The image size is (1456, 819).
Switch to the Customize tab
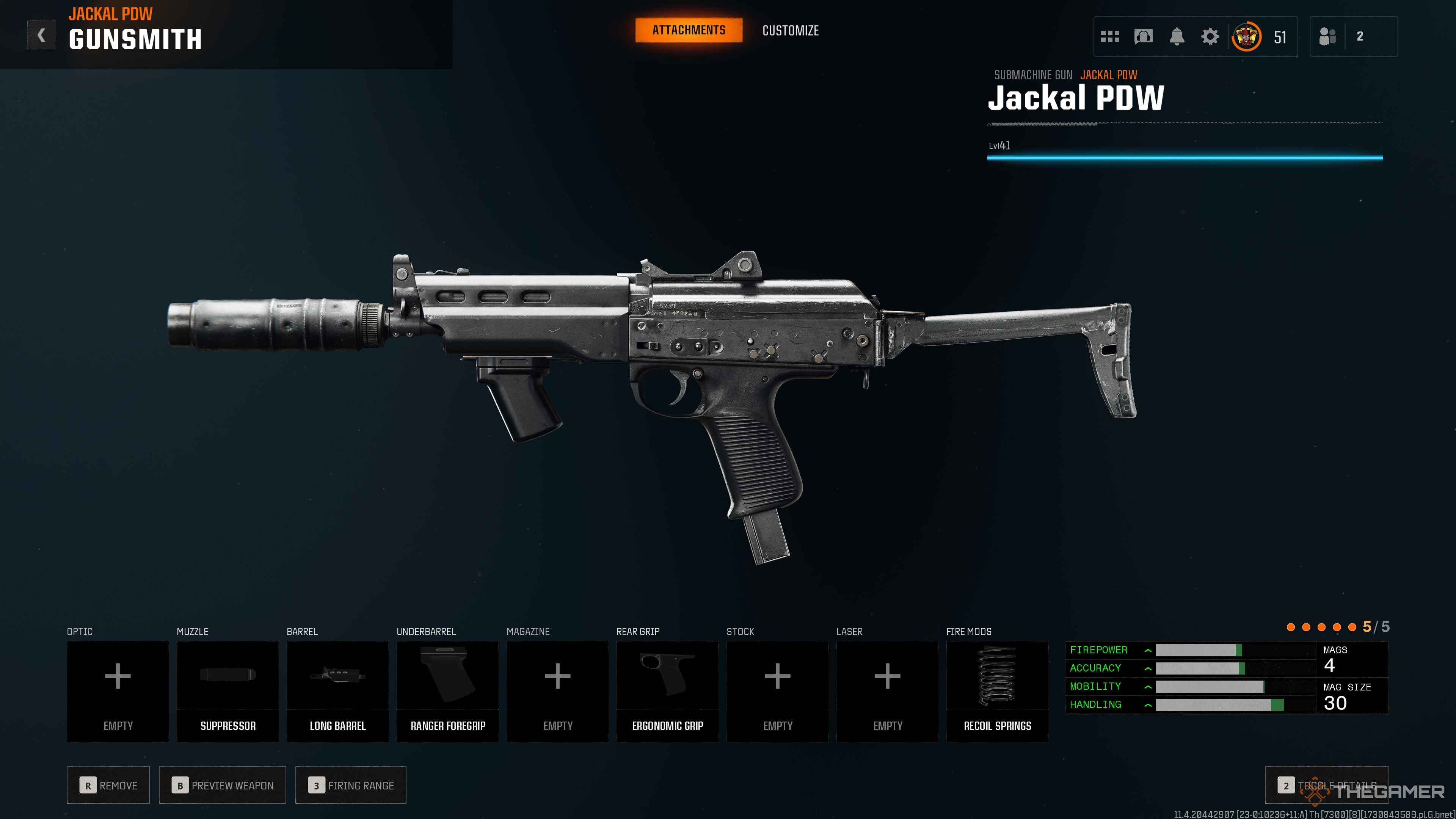790,30
